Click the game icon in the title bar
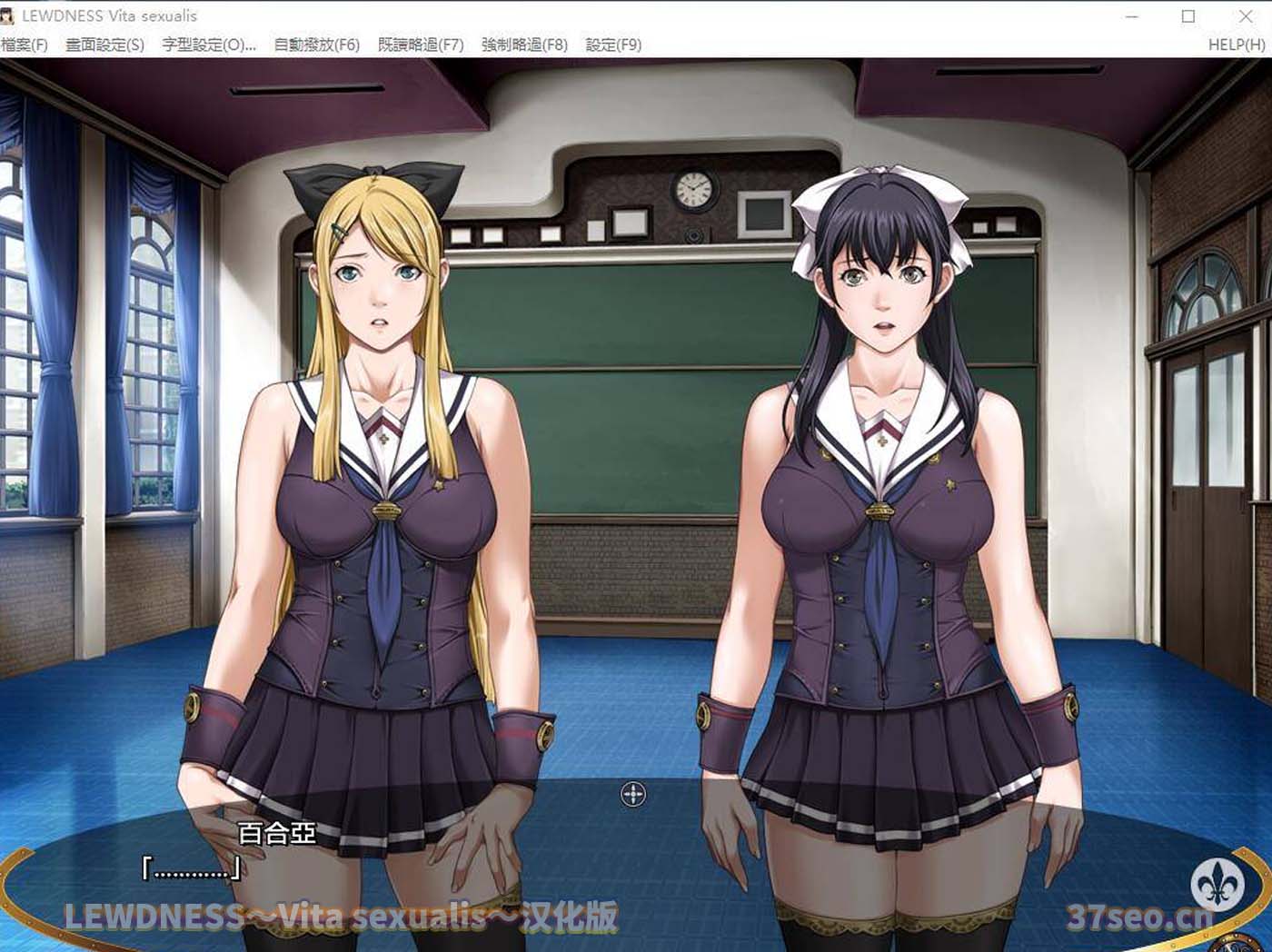Image resolution: width=1272 pixels, height=952 pixels. [x=13, y=15]
